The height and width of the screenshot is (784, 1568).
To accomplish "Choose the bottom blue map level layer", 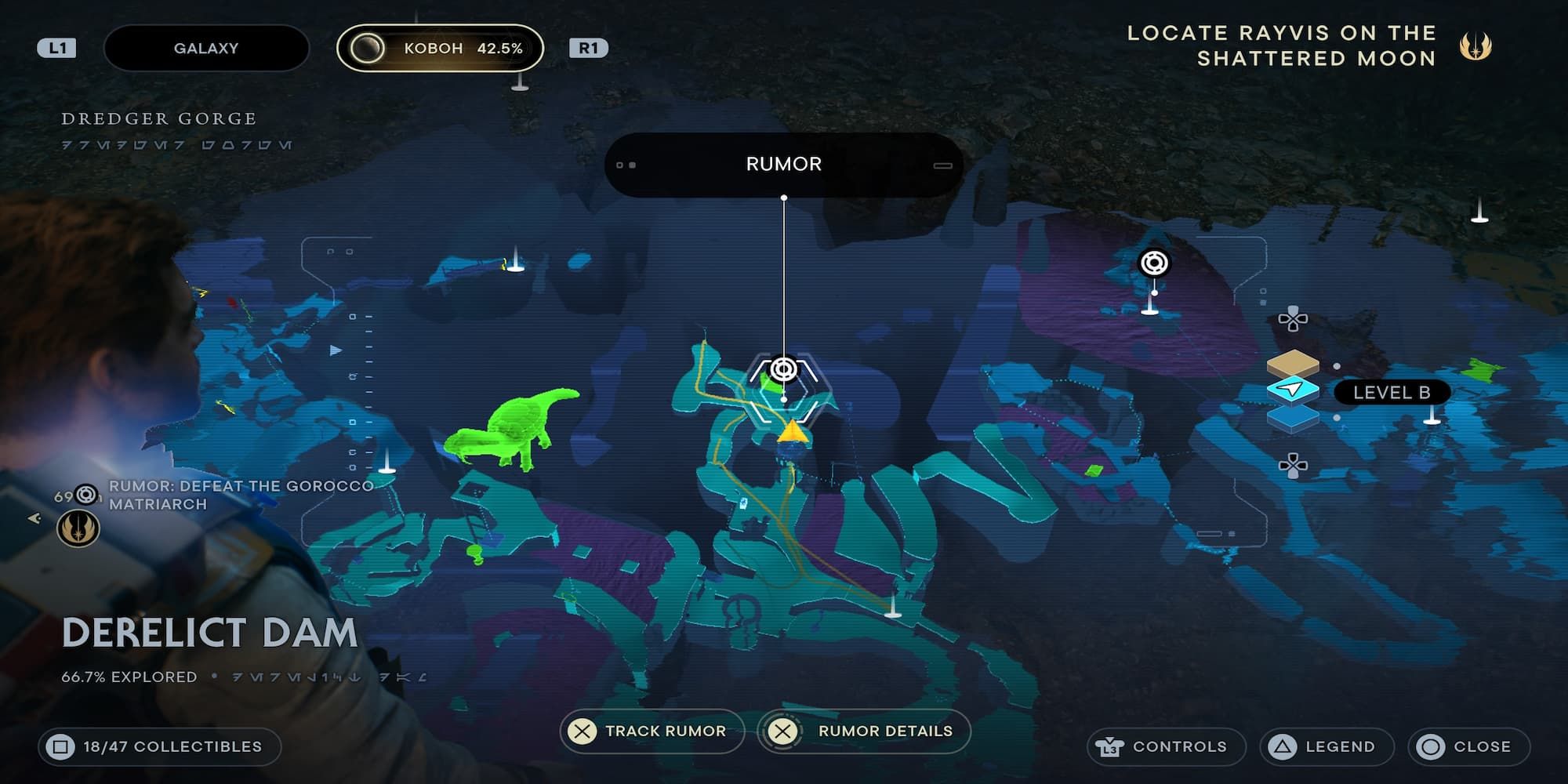I will point(1293,419).
